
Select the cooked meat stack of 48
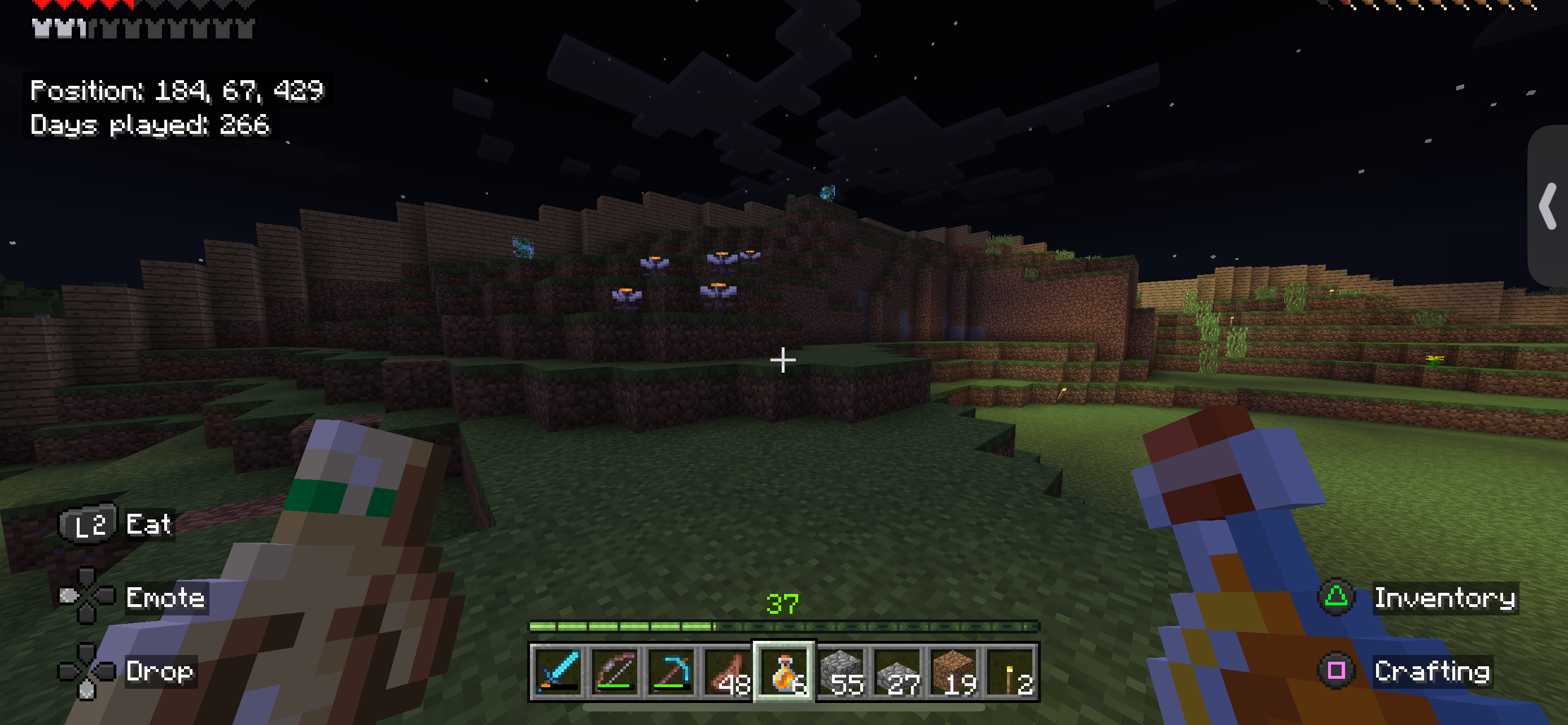[728, 671]
